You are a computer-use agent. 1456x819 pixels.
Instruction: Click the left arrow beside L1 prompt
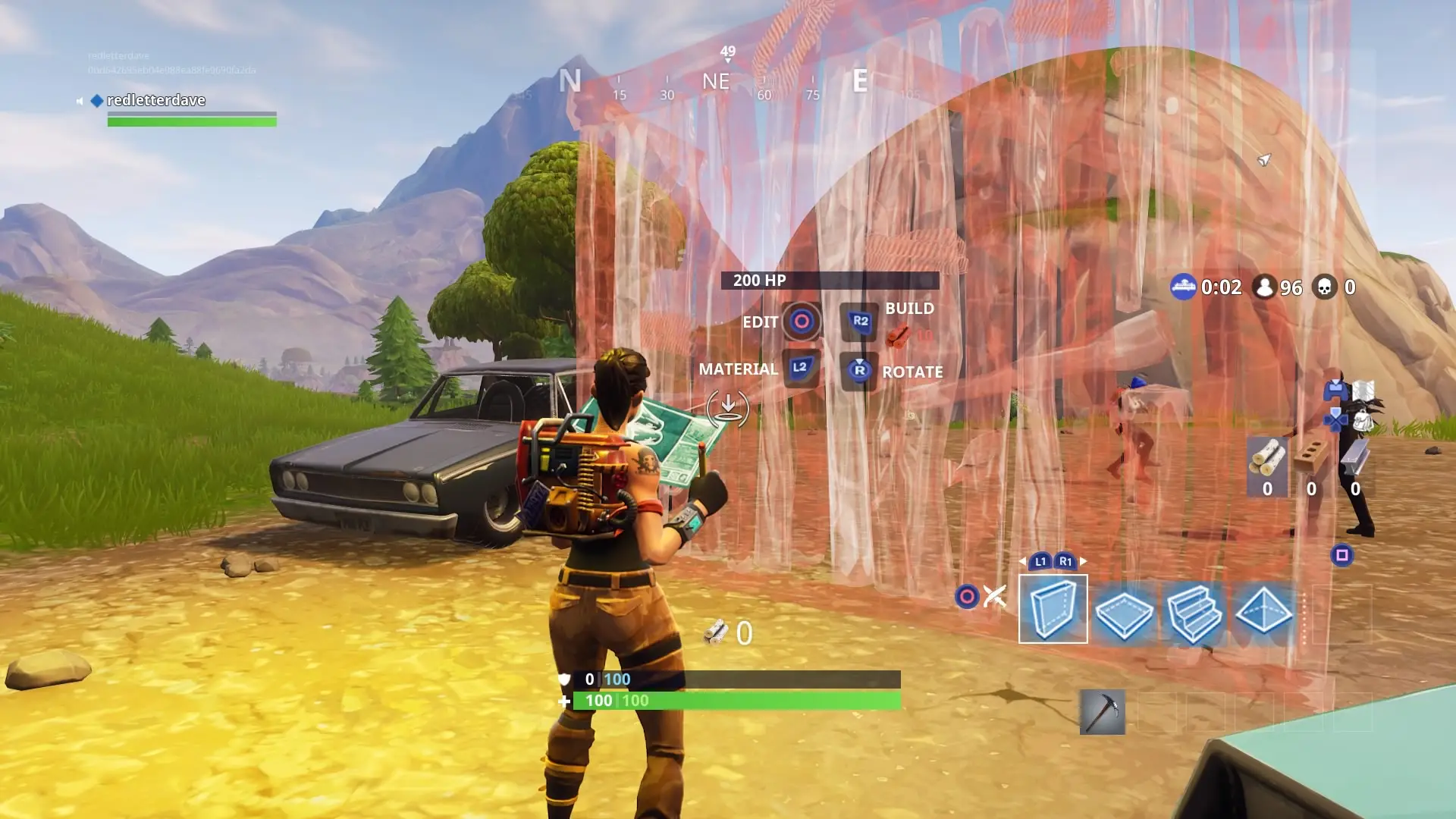pyautogui.click(x=1023, y=561)
